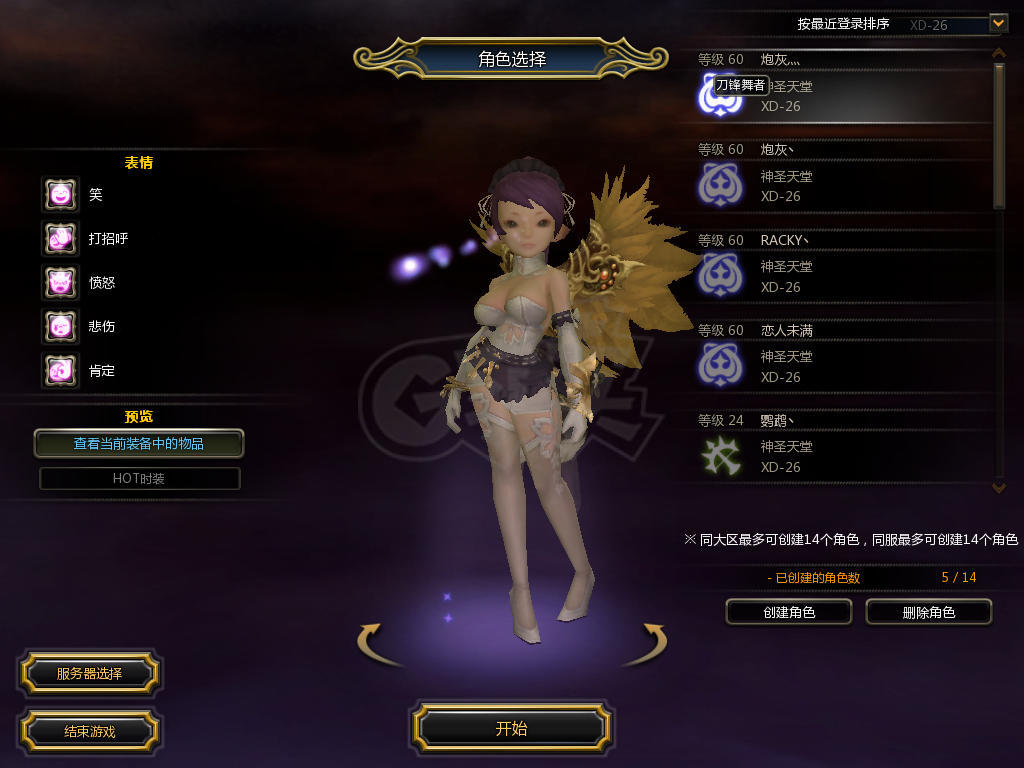Viewport: 1024px width, 768px height.
Task: Open 服务器选择 server selection
Action: (89, 674)
